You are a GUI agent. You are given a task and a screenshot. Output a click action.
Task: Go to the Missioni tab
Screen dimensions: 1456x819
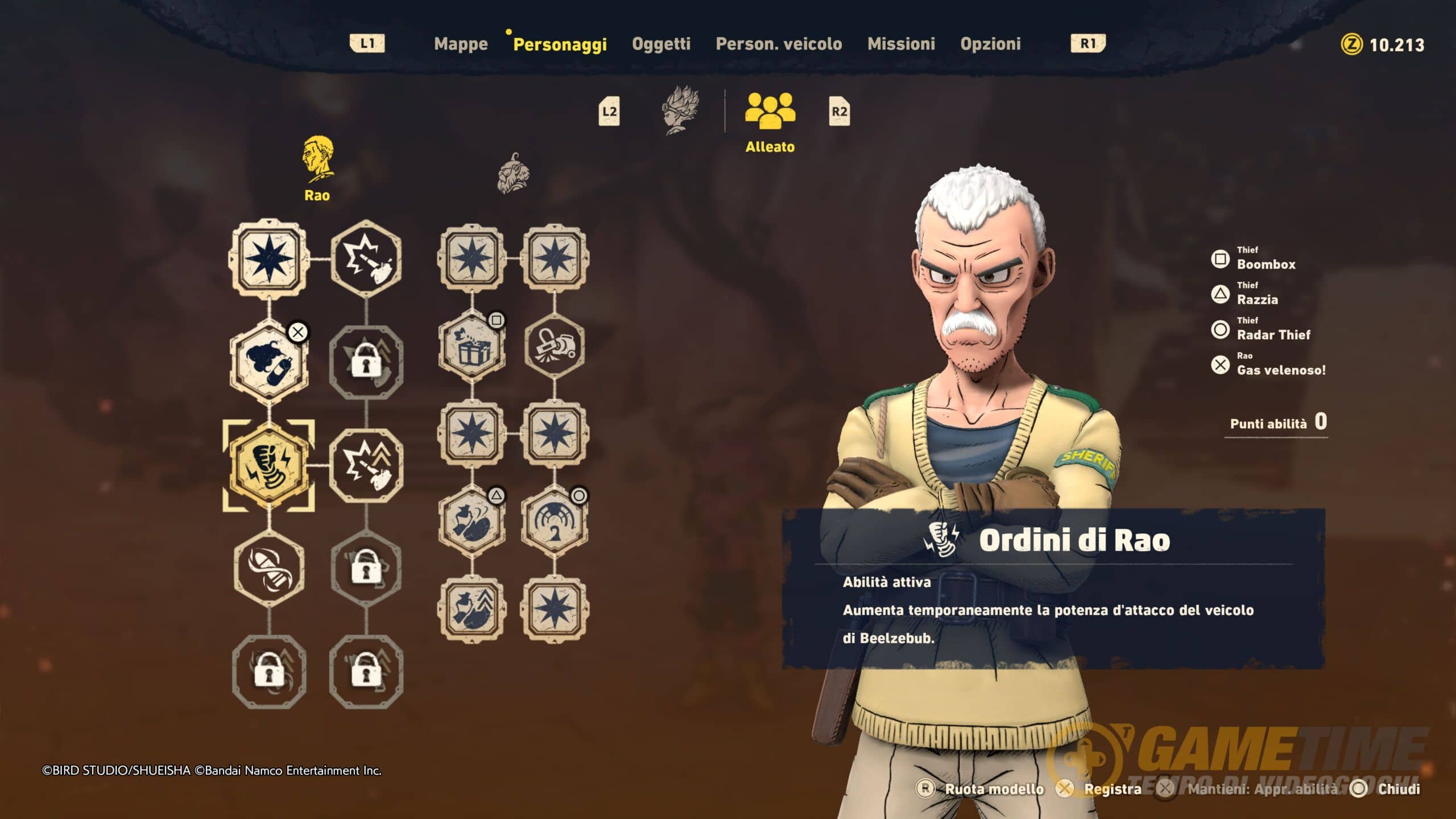pos(901,44)
